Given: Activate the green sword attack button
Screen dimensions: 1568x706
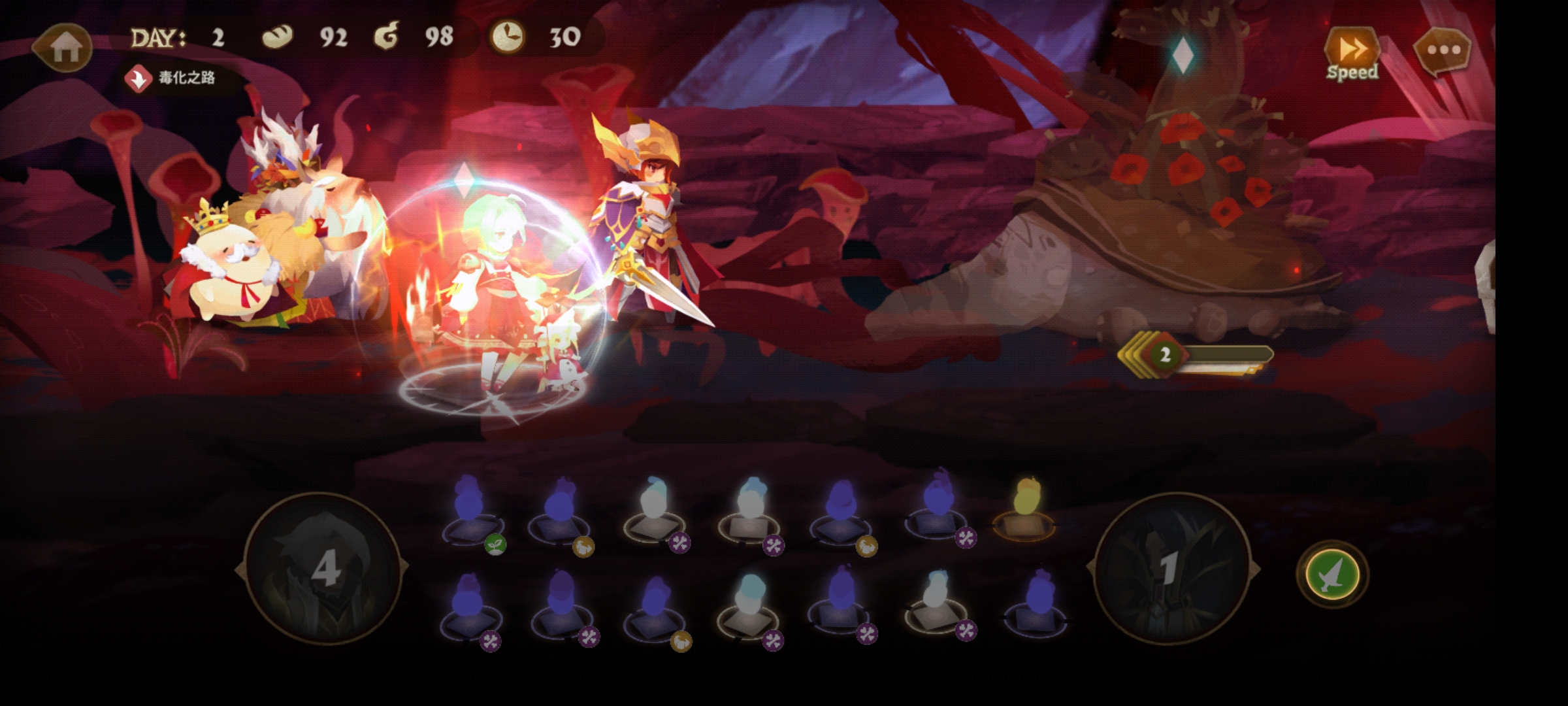Looking at the screenshot, I should 1331,575.
